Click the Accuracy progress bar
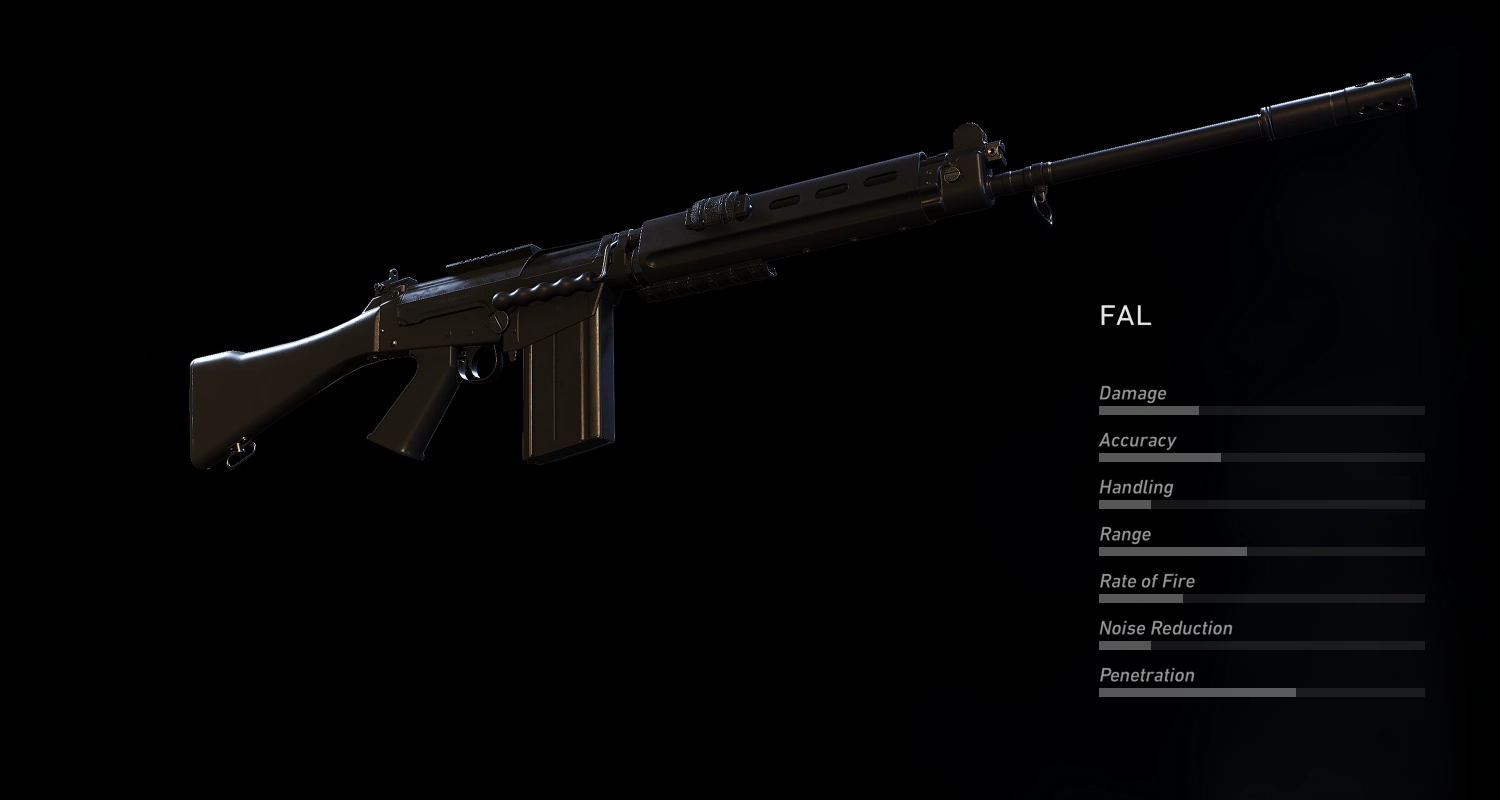Screen dimensions: 1500x800 pyautogui.click(x=1260, y=457)
